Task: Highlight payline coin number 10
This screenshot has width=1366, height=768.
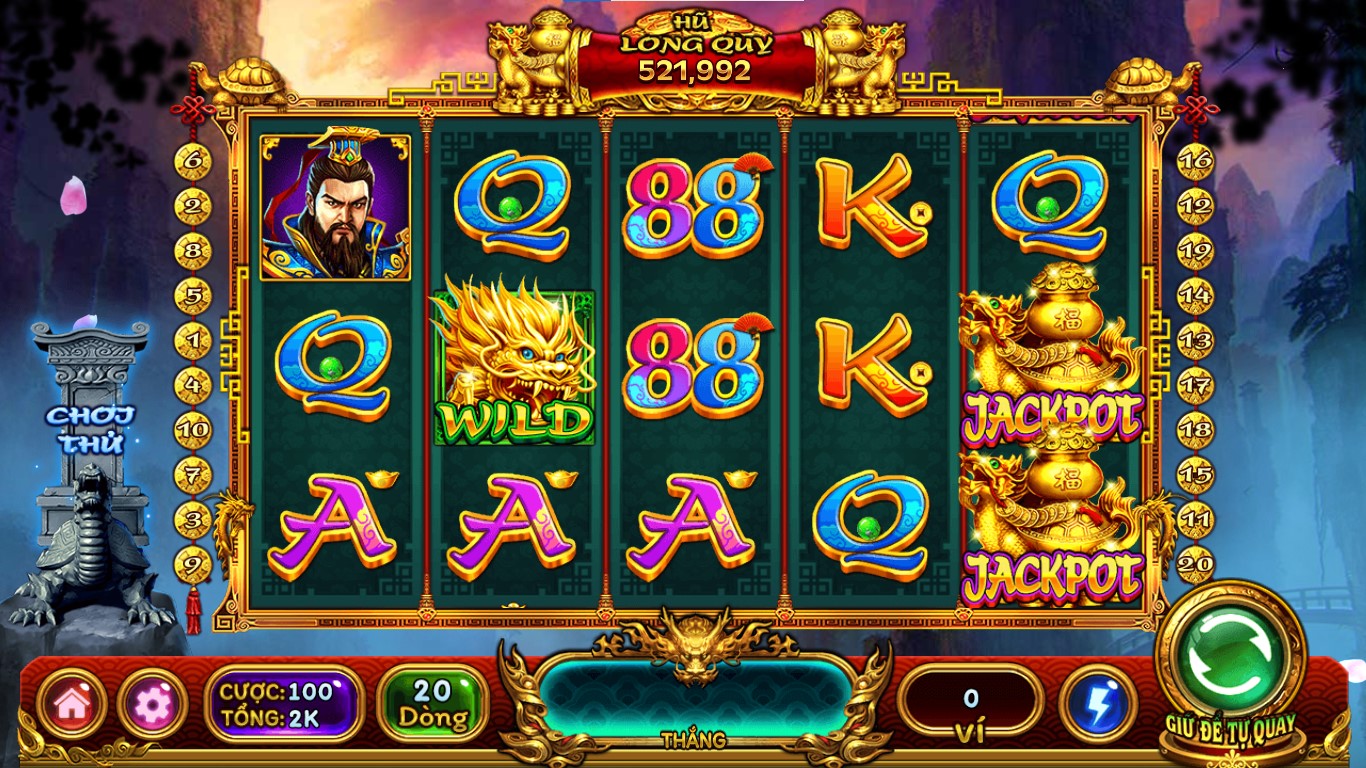Action: [193, 431]
